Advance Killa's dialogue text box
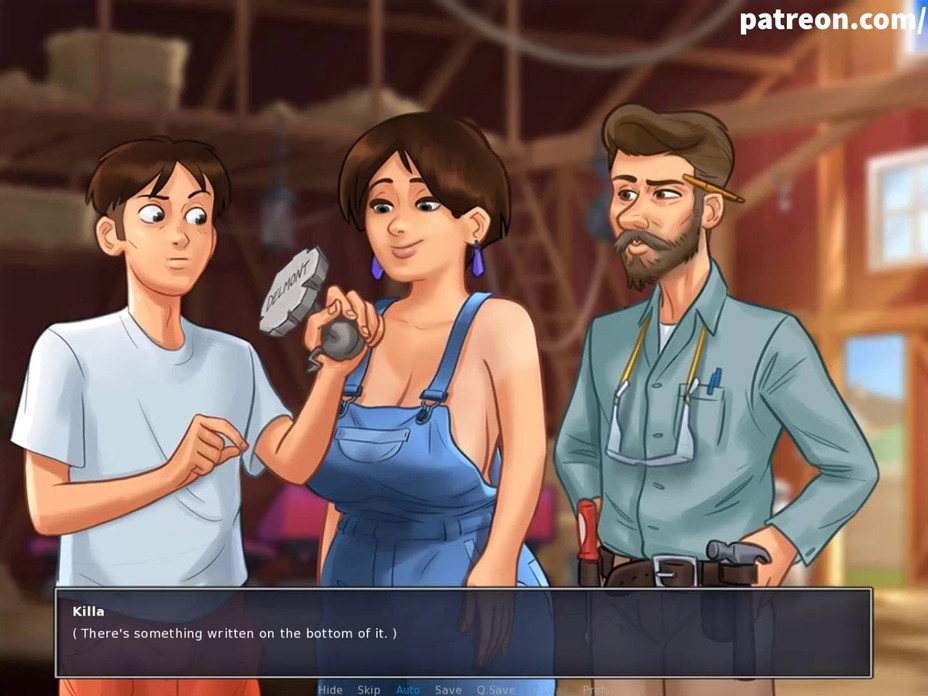The height and width of the screenshot is (696, 928). (463, 633)
